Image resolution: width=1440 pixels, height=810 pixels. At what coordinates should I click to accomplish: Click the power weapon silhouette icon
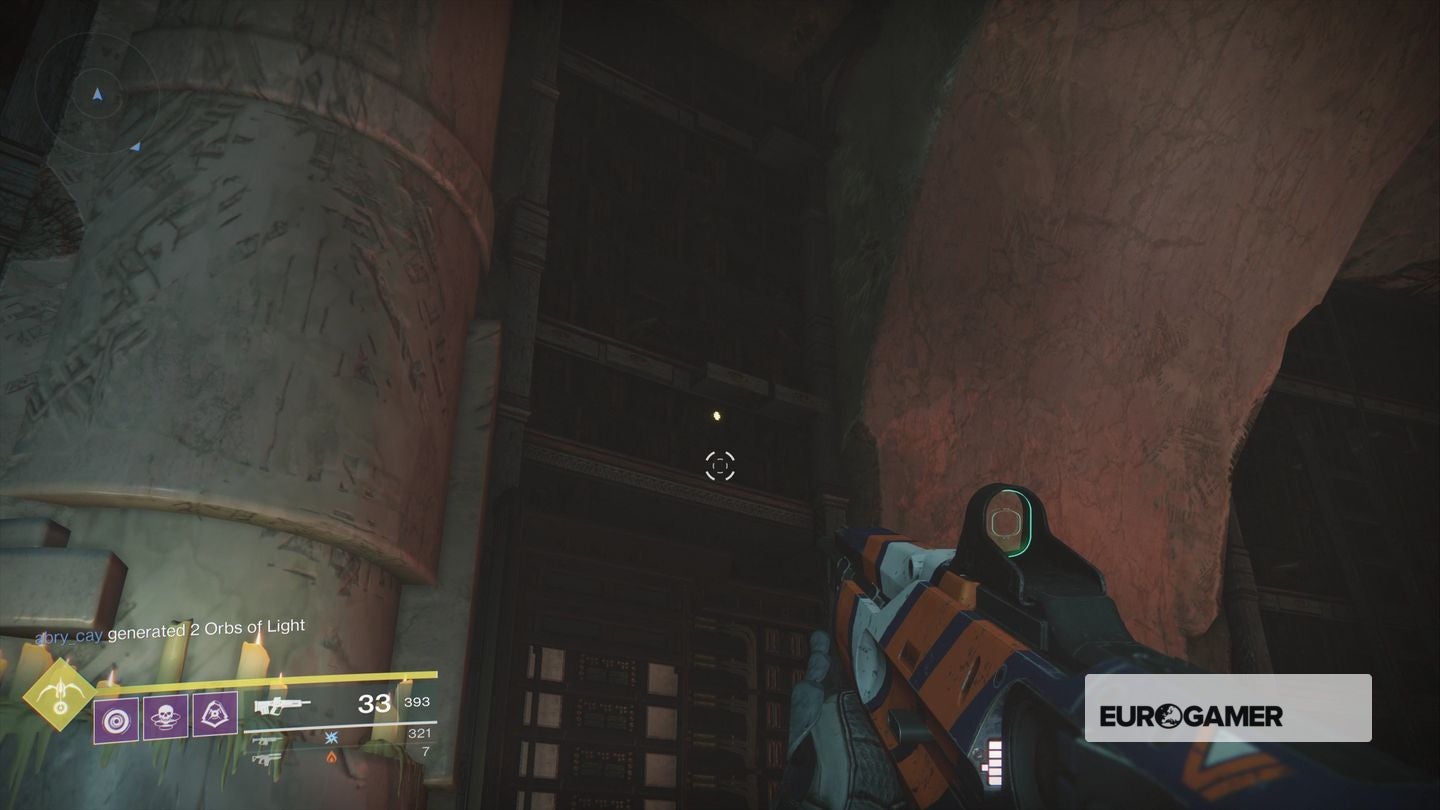[264, 760]
